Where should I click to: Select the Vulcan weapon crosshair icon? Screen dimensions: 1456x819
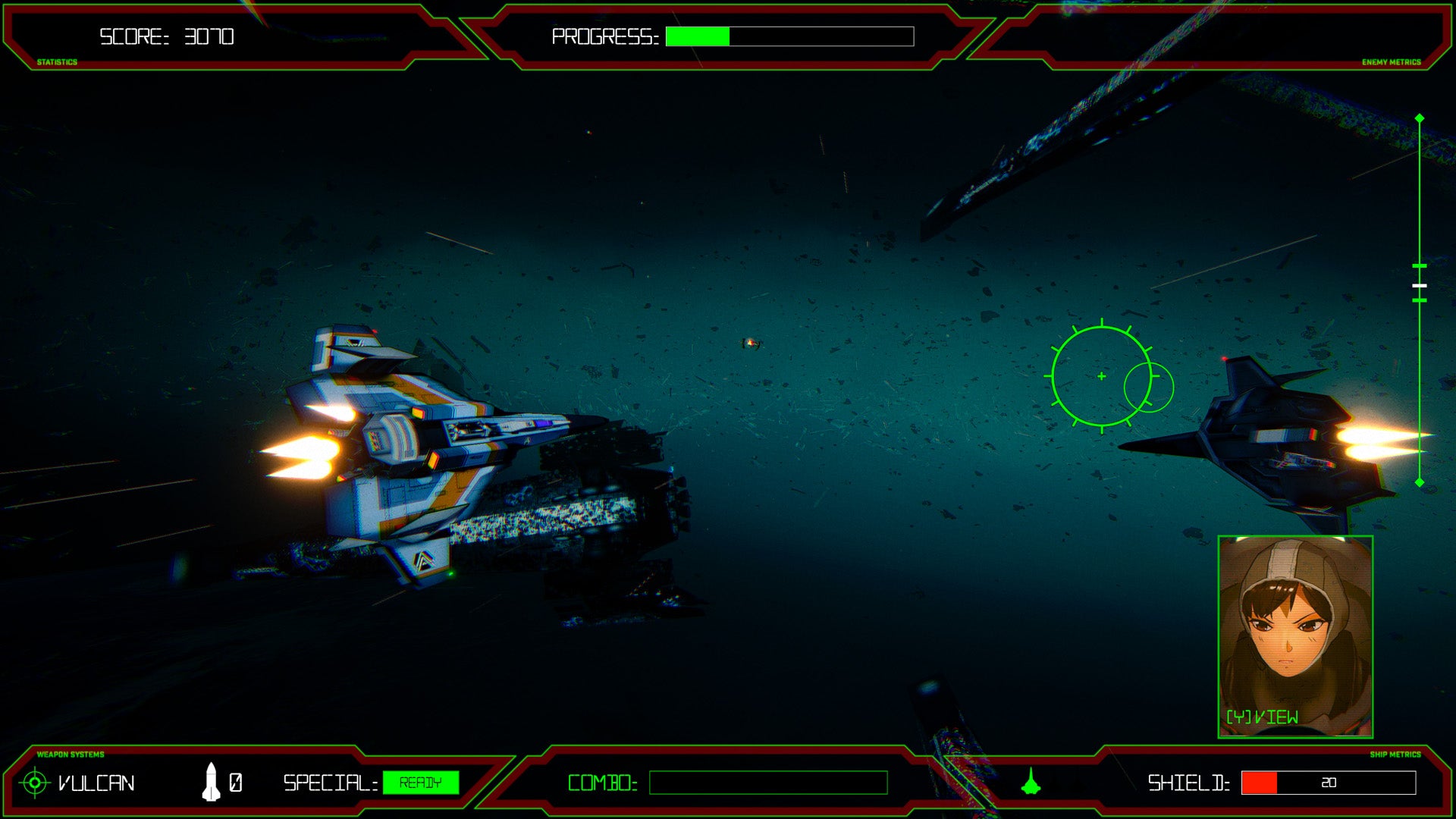[x=33, y=783]
